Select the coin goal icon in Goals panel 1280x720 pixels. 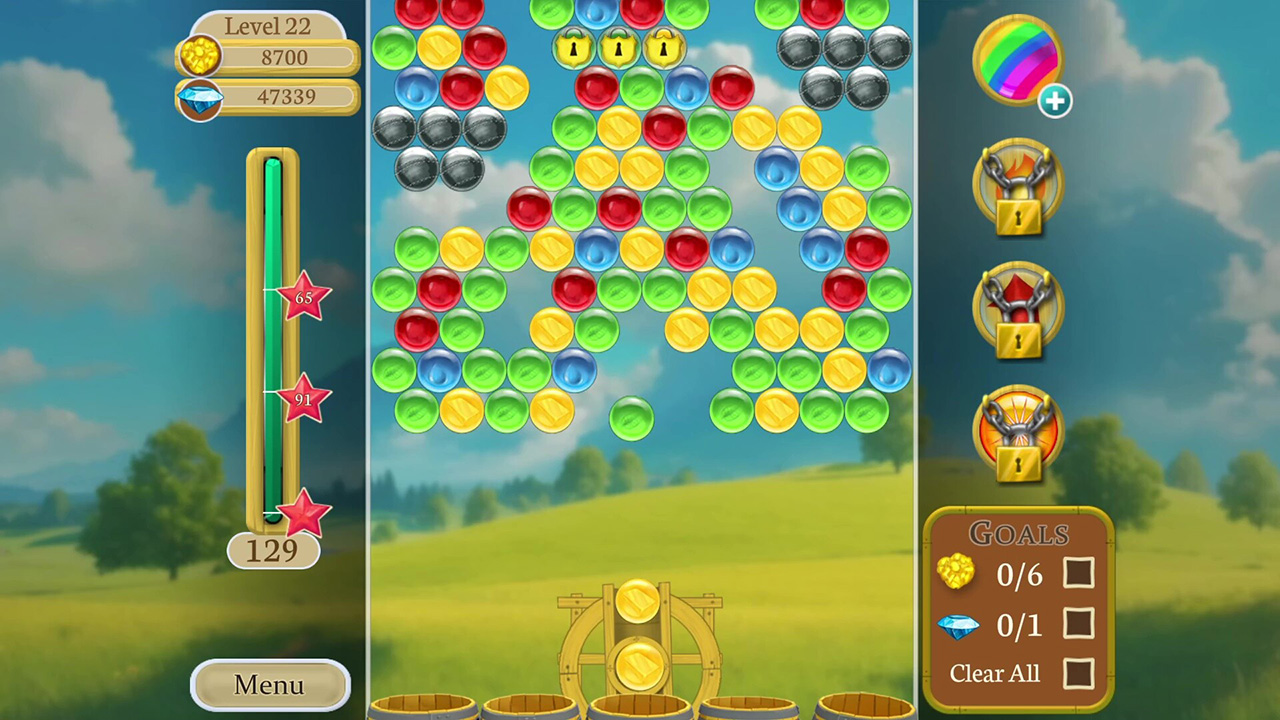(x=956, y=574)
